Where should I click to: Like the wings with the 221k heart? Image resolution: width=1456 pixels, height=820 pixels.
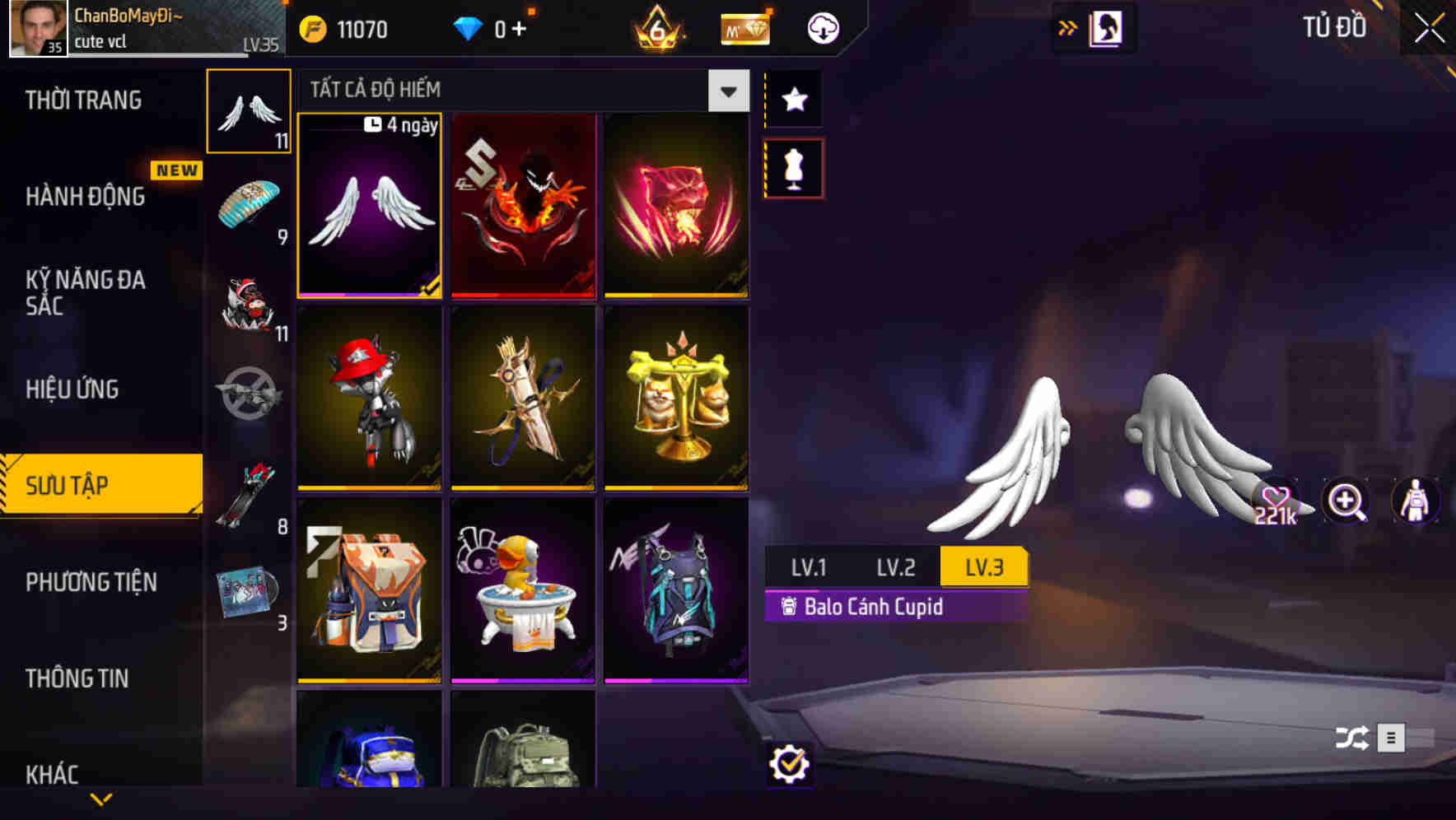tap(1275, 497)
